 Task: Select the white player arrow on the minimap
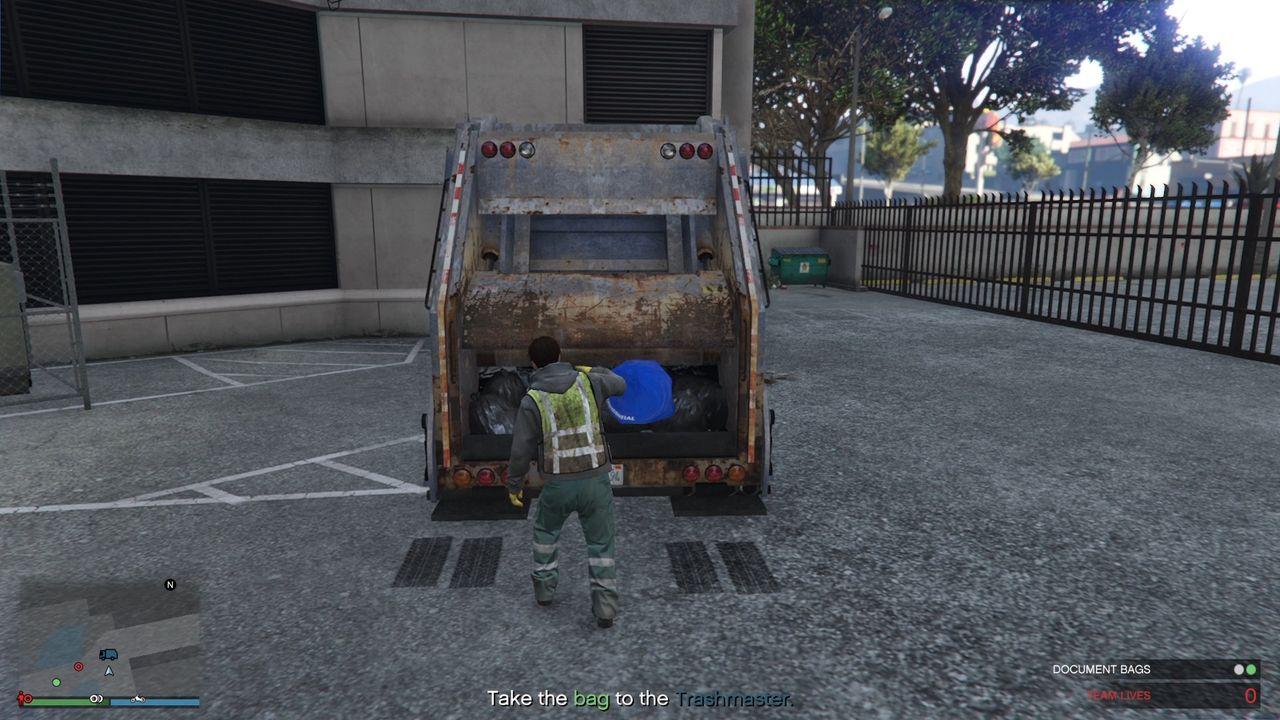[109, 671]
